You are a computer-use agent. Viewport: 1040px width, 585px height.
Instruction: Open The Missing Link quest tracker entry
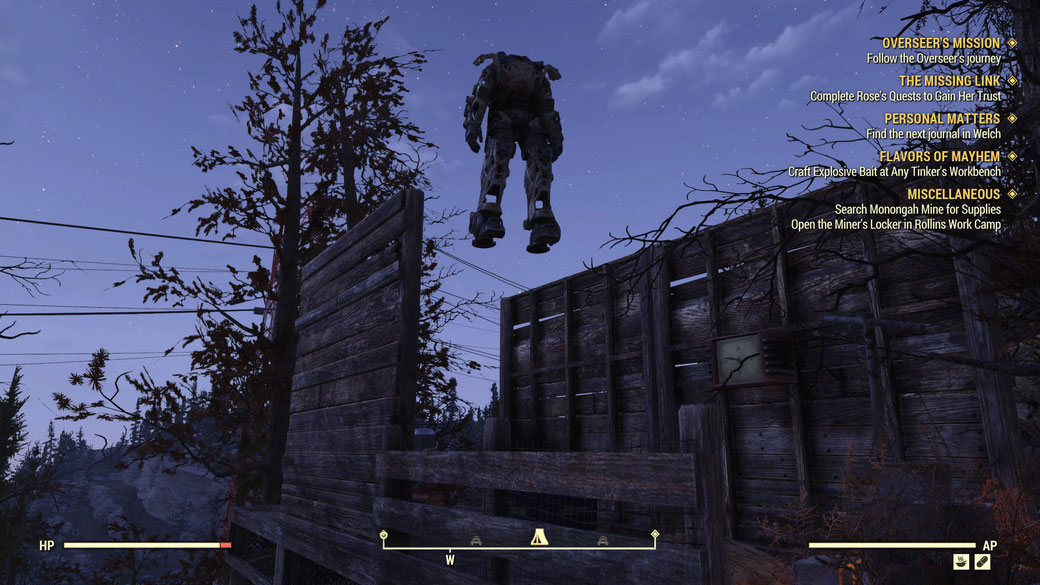click(x=949, y=81)
